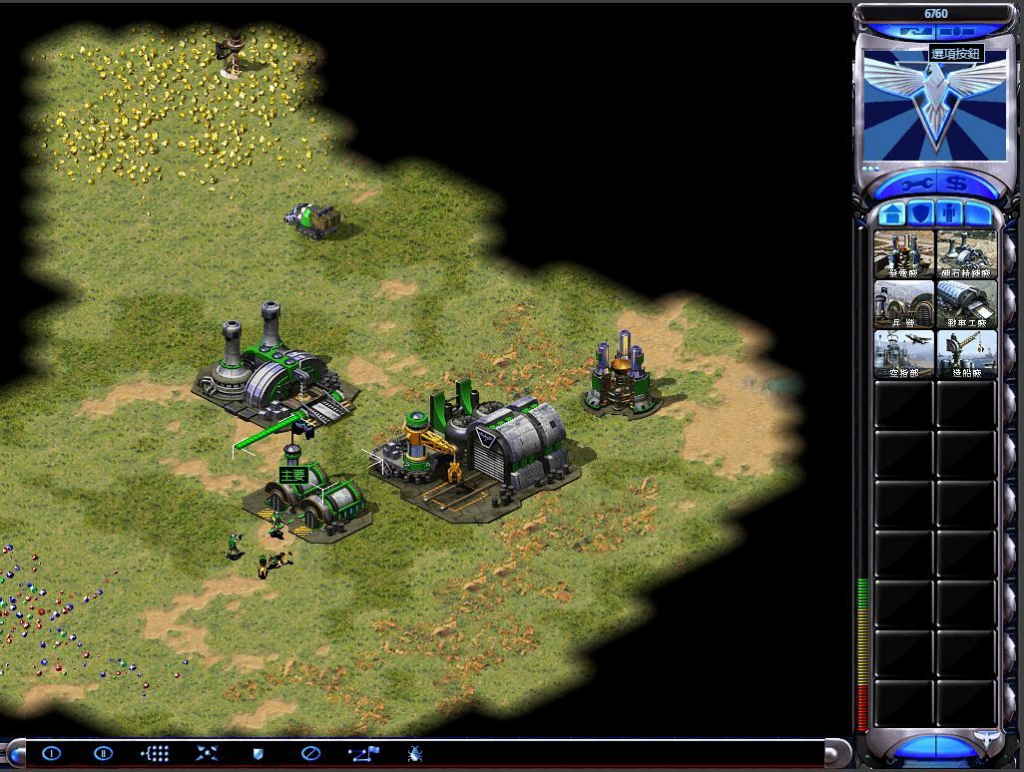Click the stop command circle-slash icon
Viewport: 1024px width, 772px height.
(x=310, y=753)
